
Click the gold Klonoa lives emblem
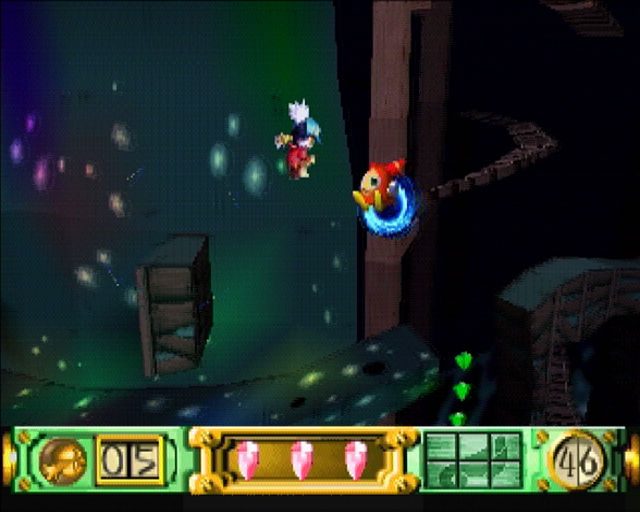pos(66,462)
